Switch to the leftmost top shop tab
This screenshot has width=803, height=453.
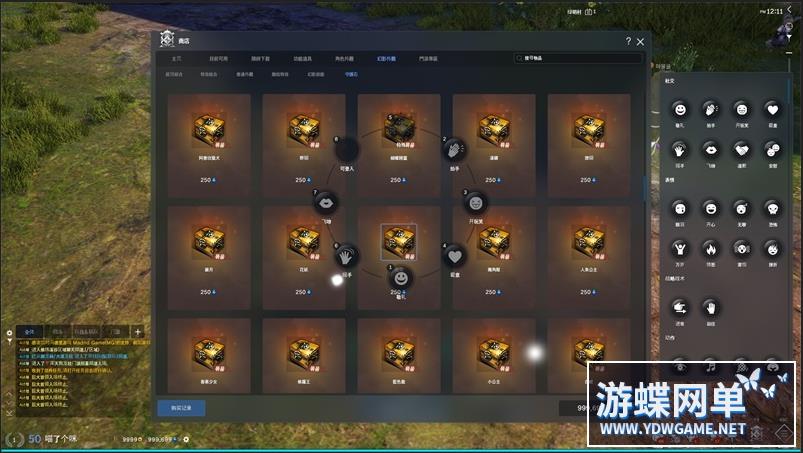177,59
